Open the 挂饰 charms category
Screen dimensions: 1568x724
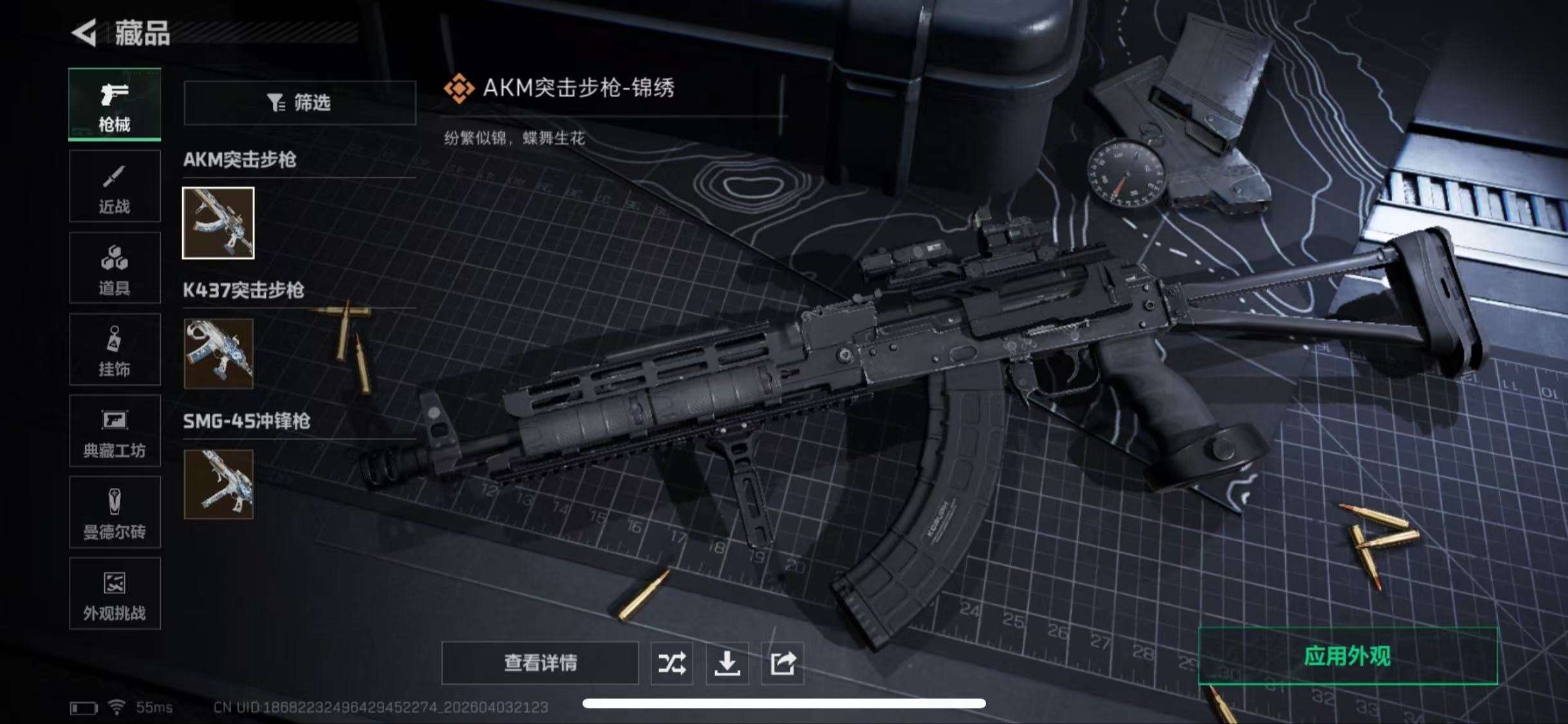tap(115, 350)
